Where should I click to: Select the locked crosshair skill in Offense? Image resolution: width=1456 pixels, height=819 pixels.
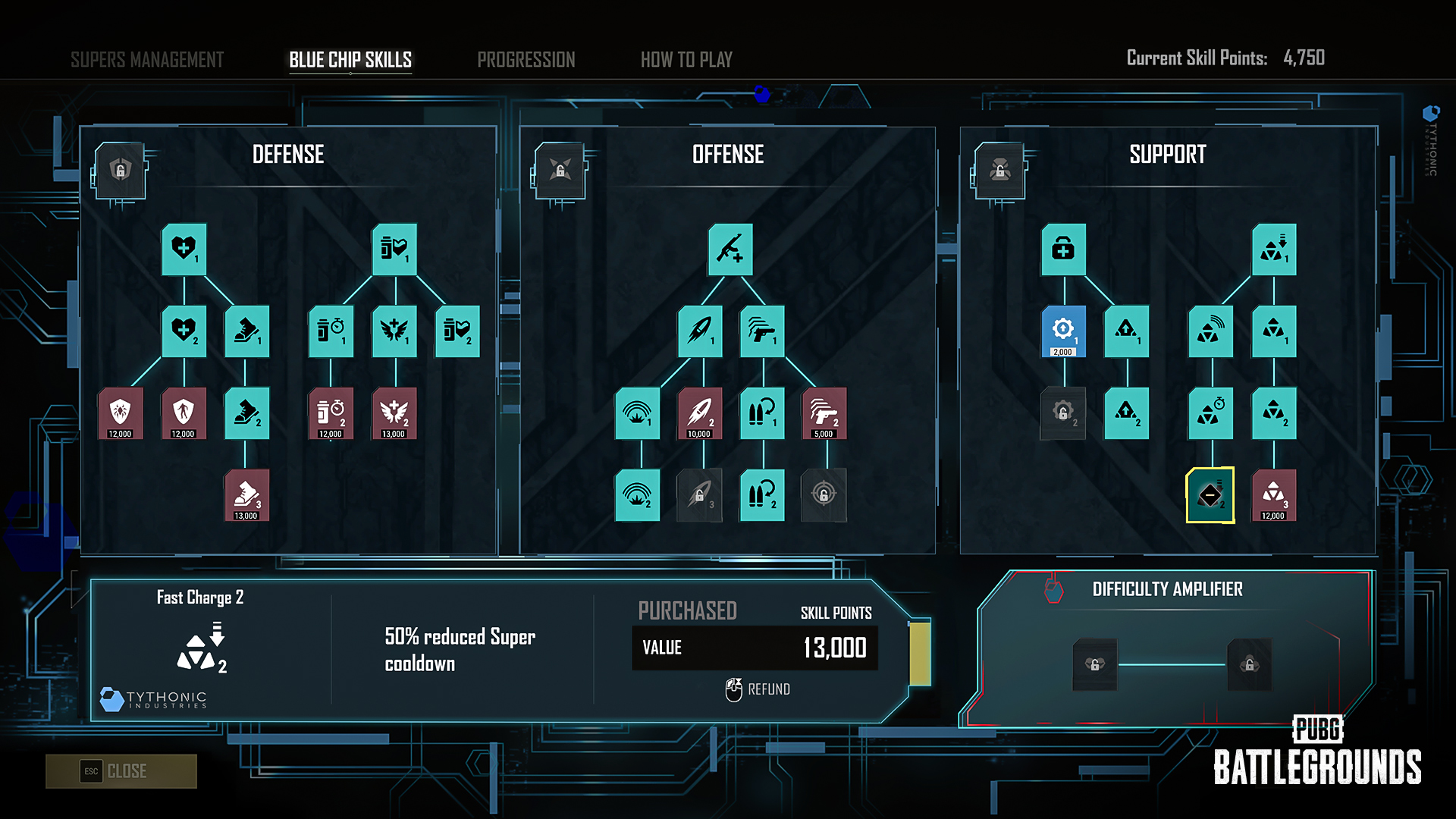click(x=824, y=495)
